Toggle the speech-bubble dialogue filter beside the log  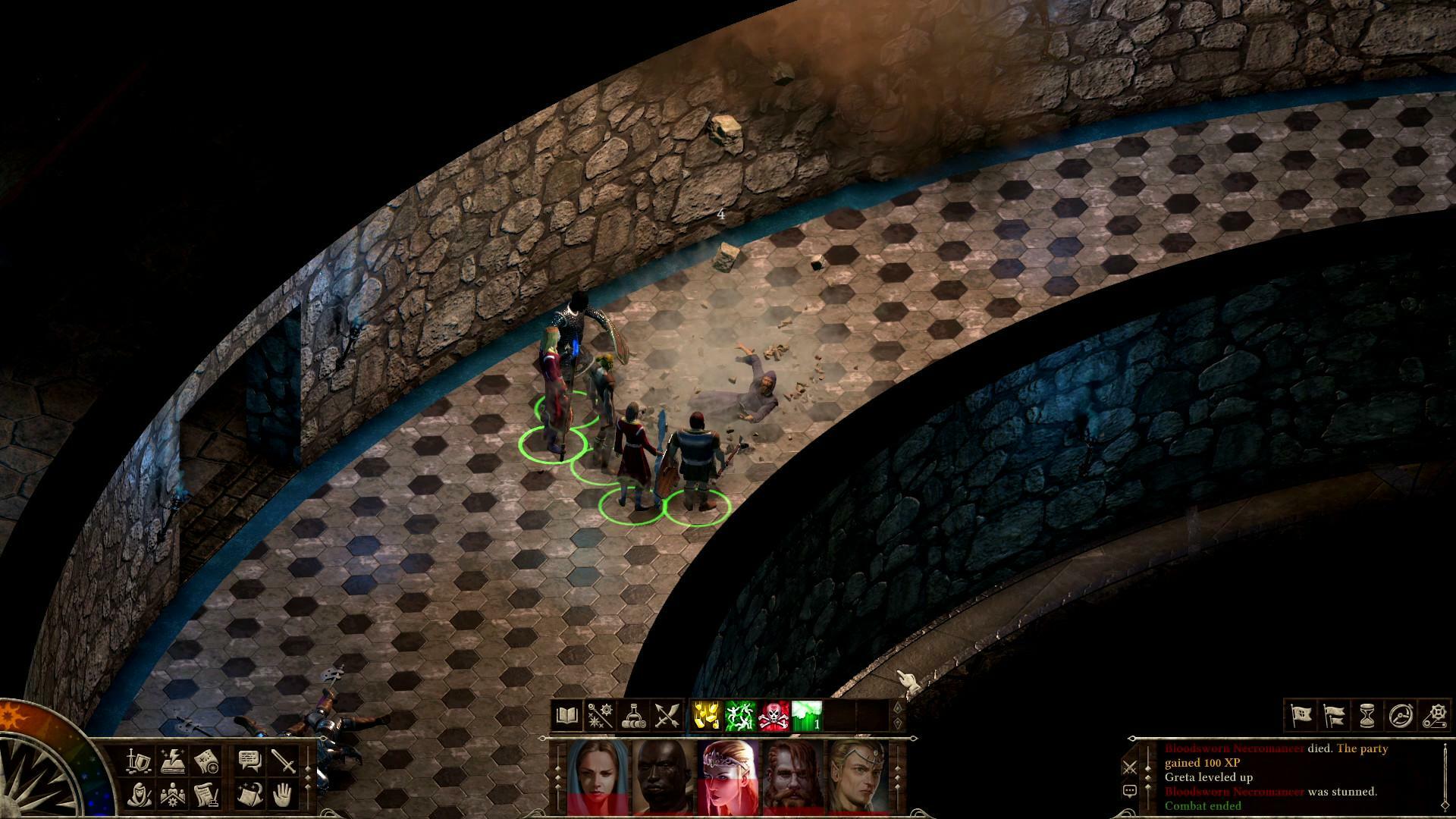coord(1130,791)
